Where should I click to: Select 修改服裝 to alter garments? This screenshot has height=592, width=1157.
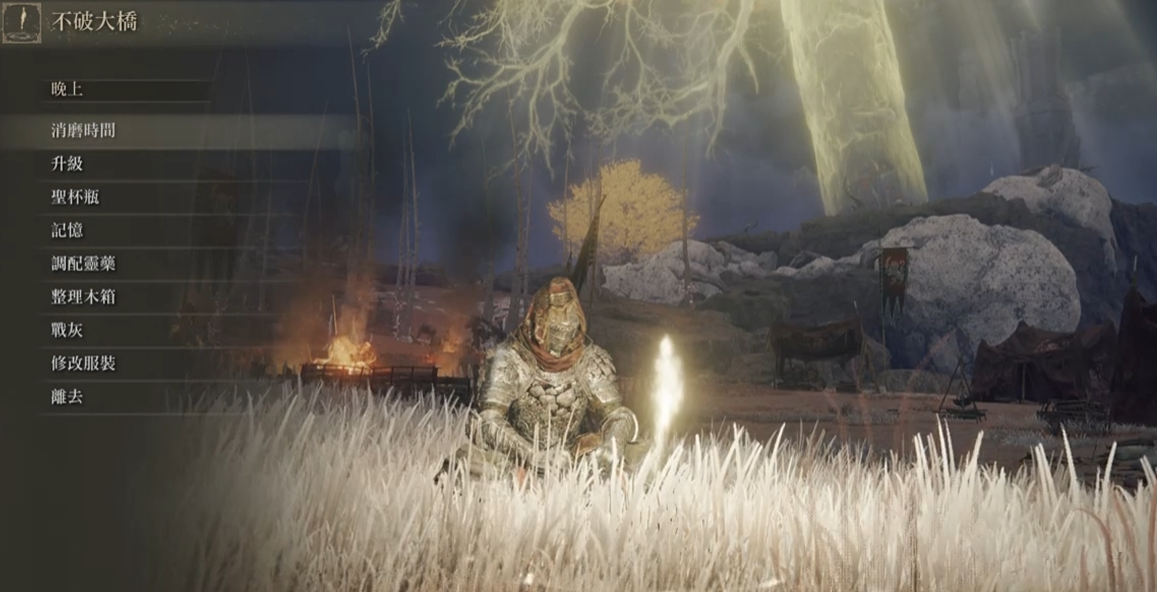[x=84, y=363]
